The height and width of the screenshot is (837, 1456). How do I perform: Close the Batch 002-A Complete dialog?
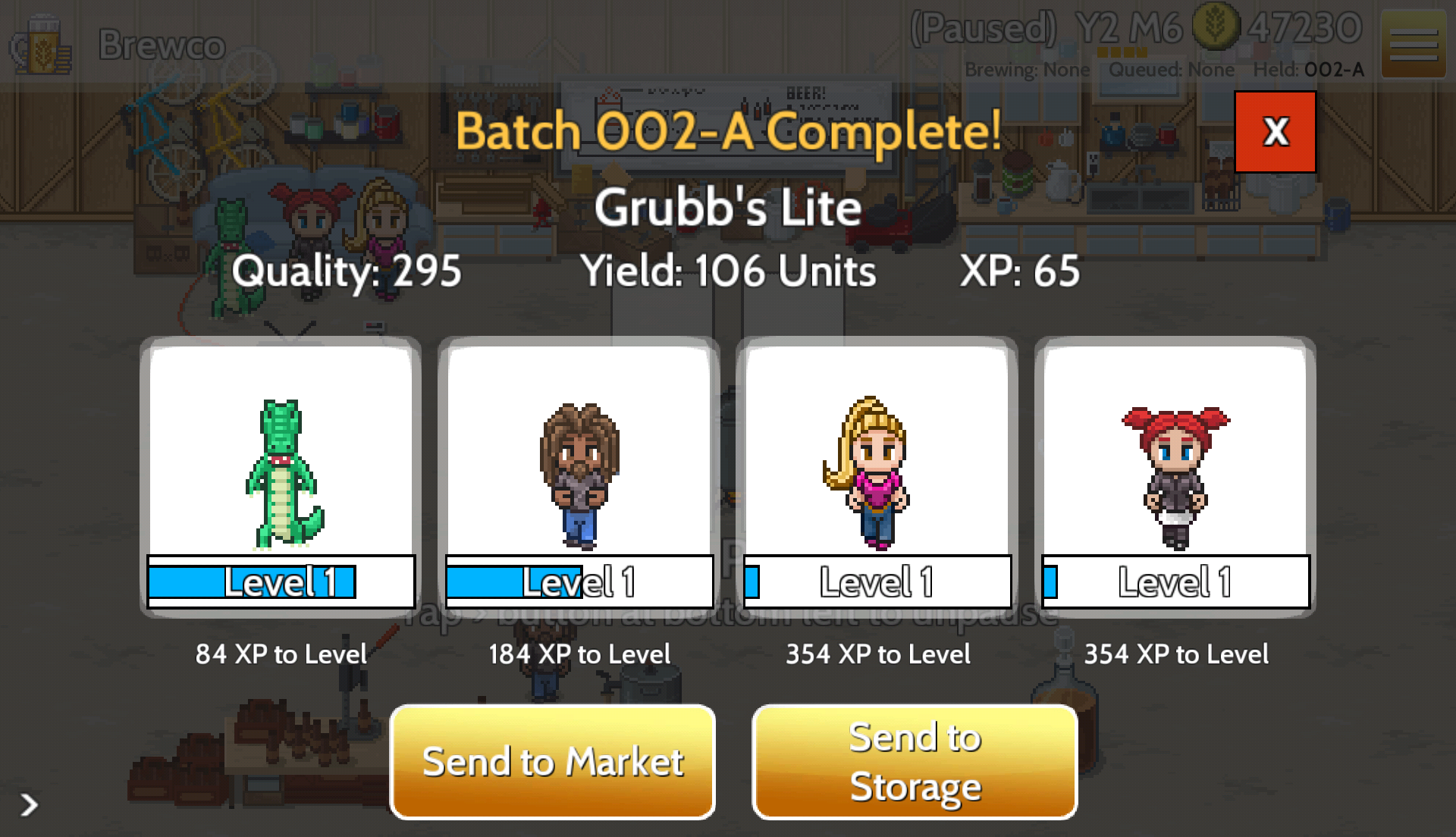[1275, 131]
